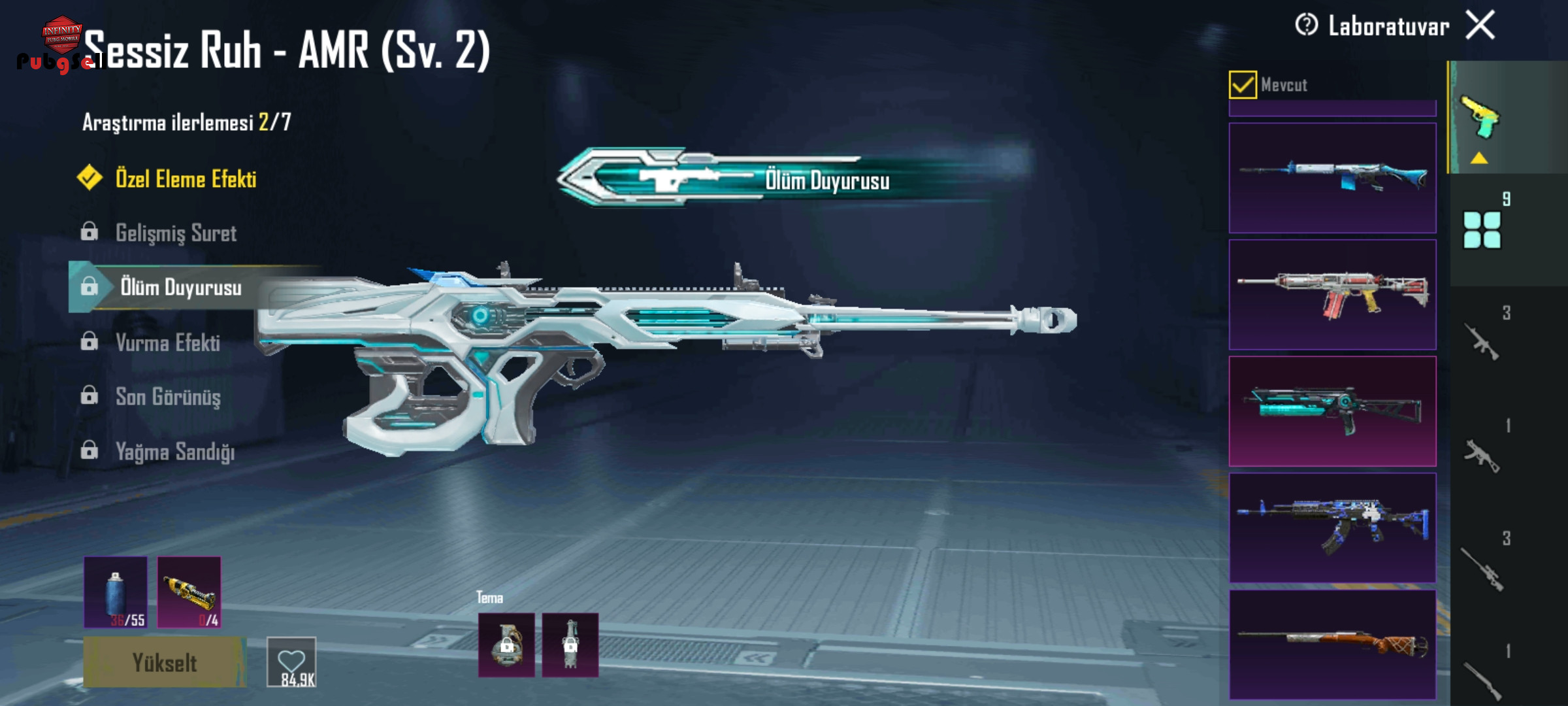Select the Gelişmiş Suret entry
1568x706 pixels.
coord(175,233)
